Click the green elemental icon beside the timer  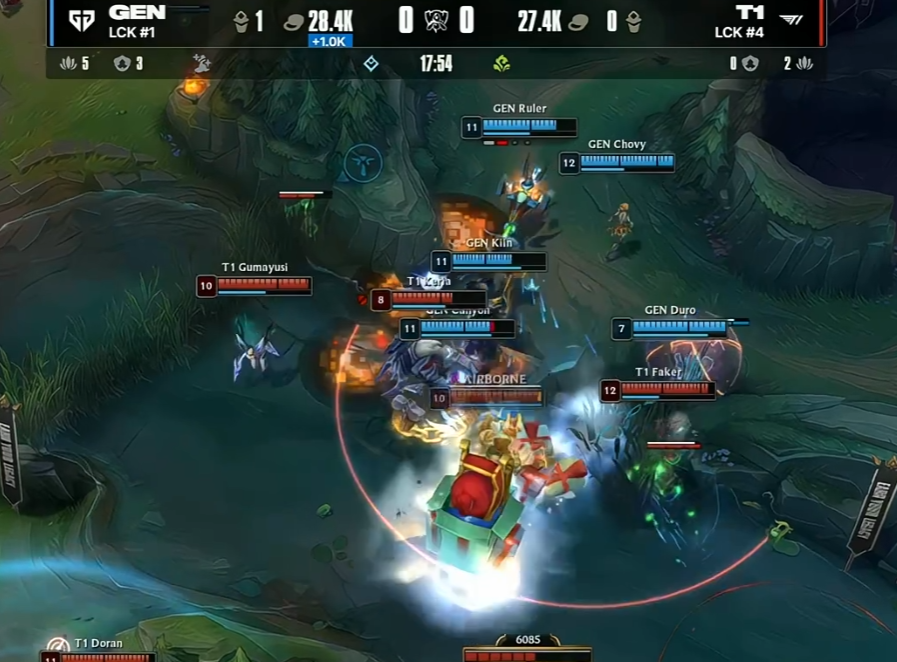coord(502,64)
